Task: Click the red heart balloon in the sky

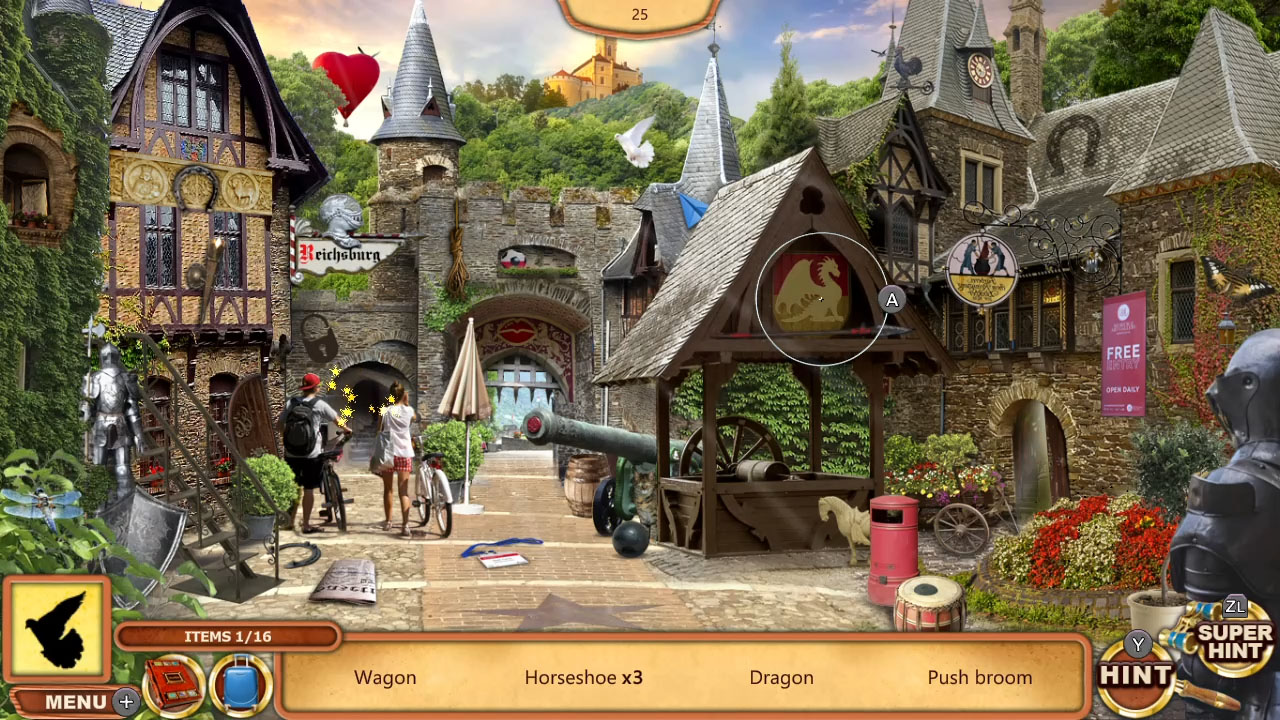Action: tap(347, 77)
